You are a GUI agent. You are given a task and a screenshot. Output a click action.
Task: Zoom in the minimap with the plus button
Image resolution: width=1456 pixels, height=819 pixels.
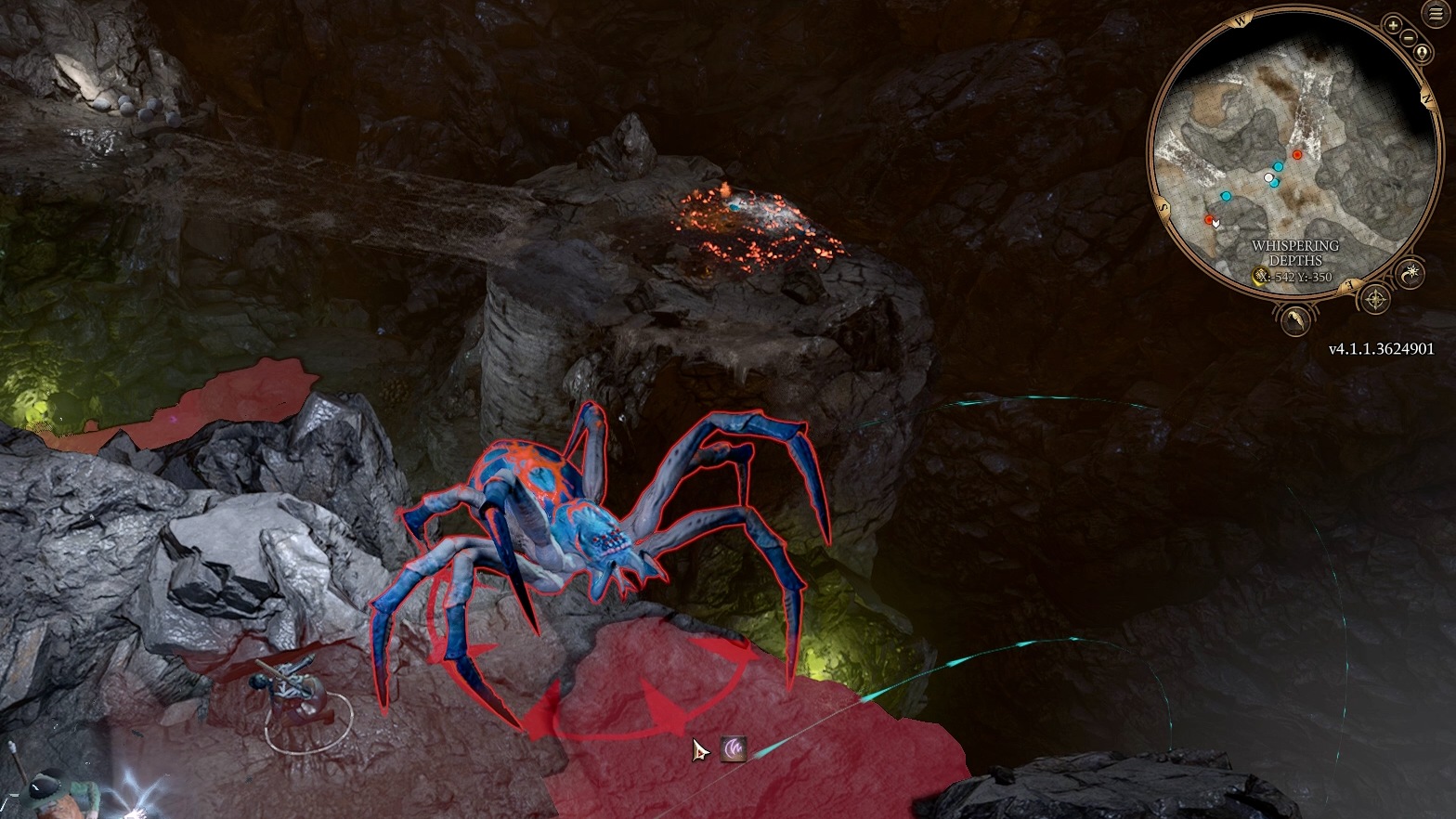pos(1393,26)
